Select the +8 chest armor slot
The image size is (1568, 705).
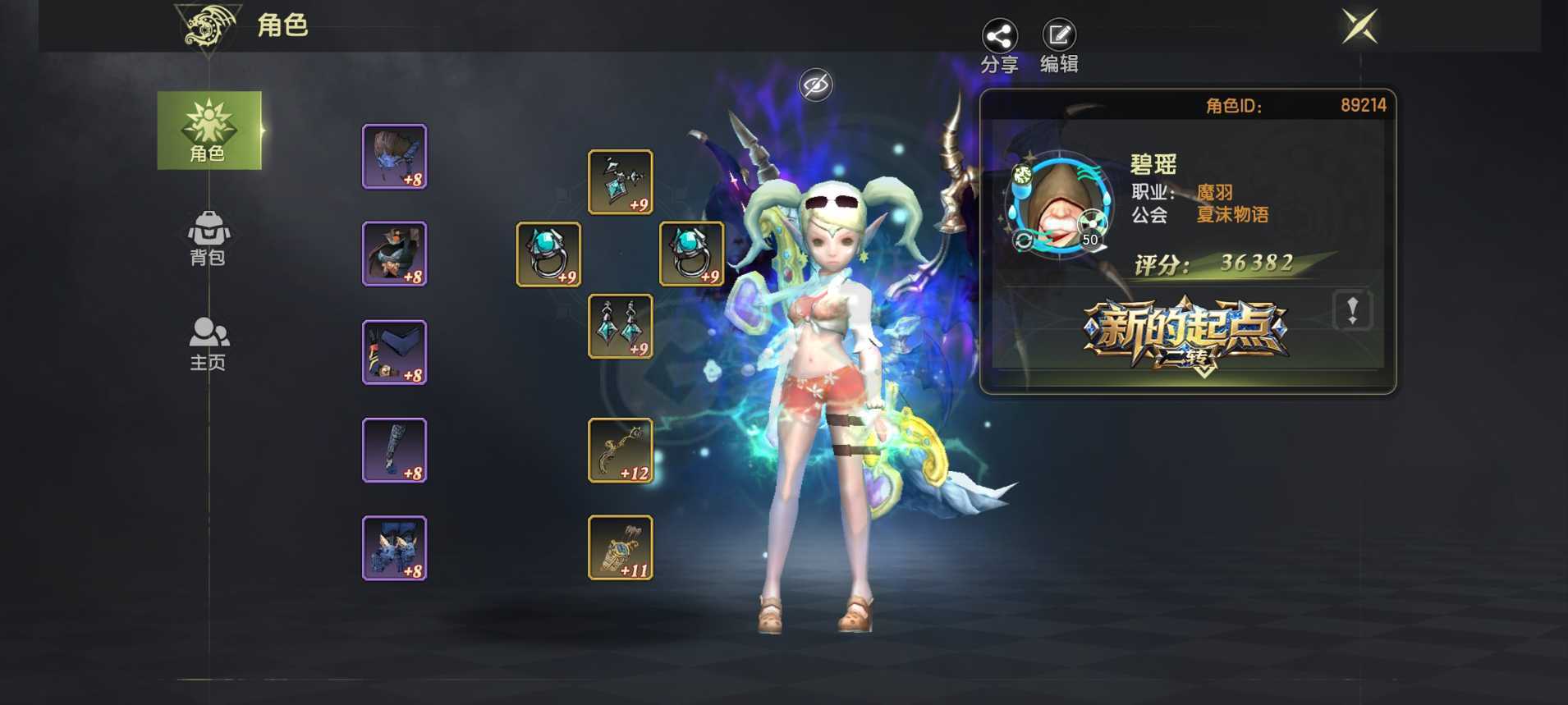click(394, 254)
